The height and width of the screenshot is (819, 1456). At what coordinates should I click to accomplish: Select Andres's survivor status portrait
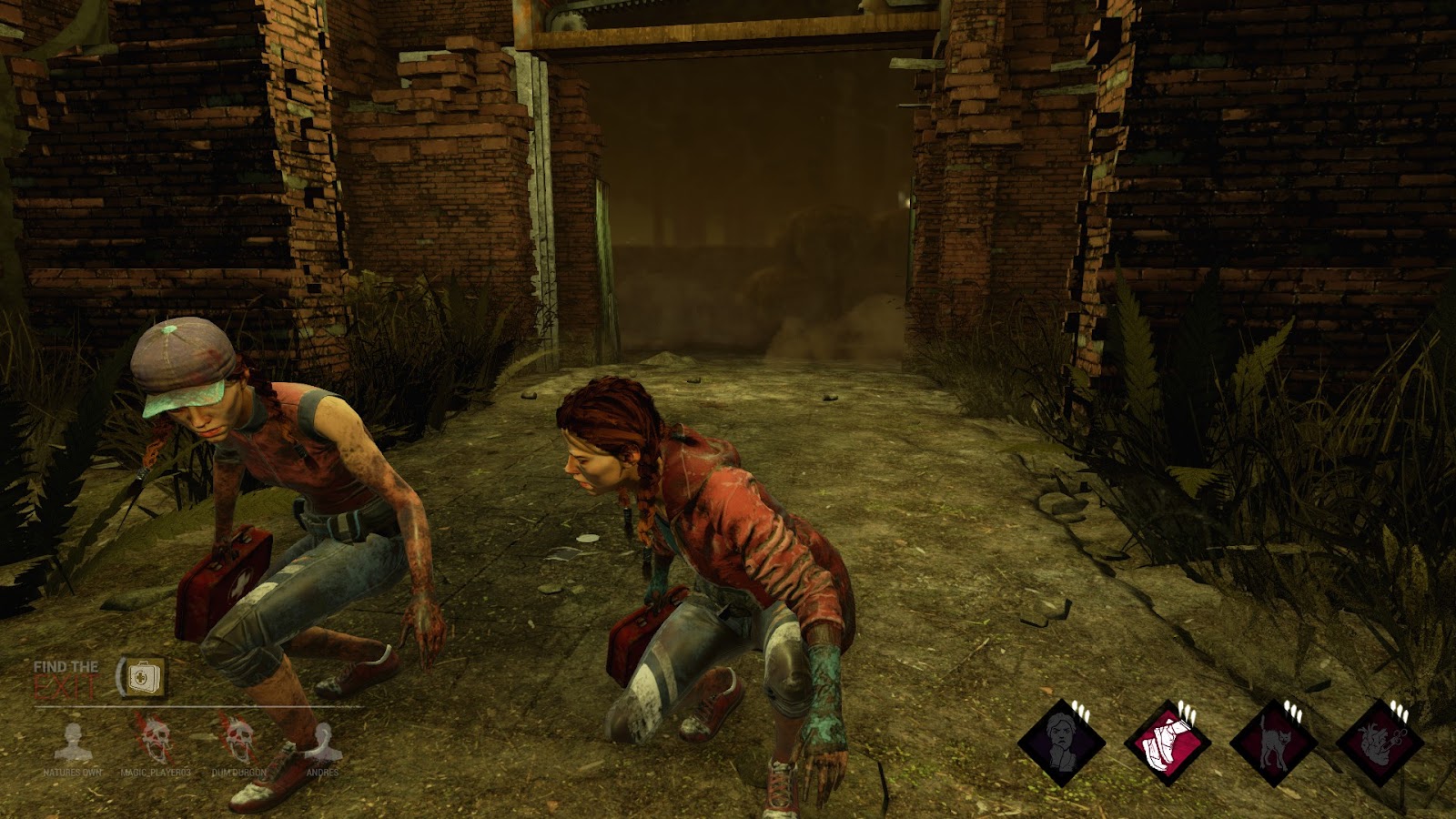pos(323,743)
